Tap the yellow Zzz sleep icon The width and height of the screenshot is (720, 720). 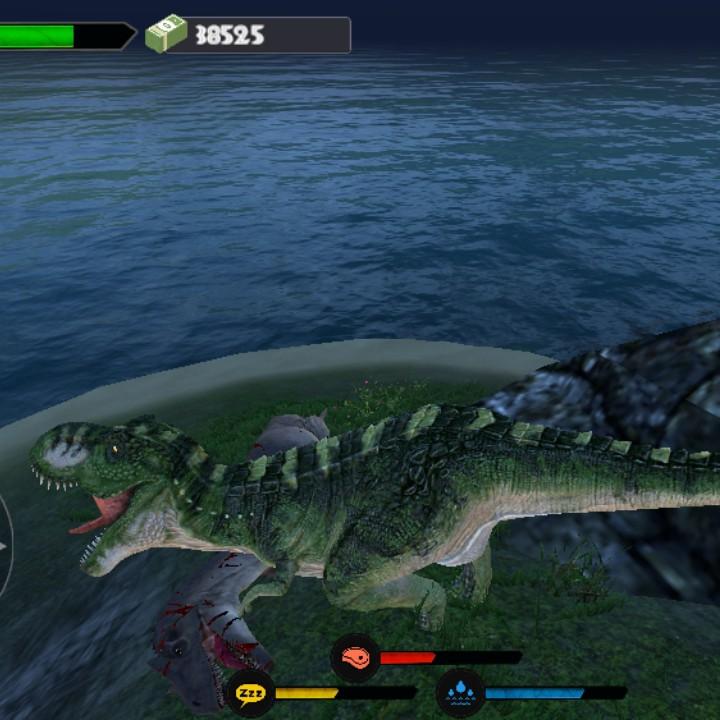point(250,692)
